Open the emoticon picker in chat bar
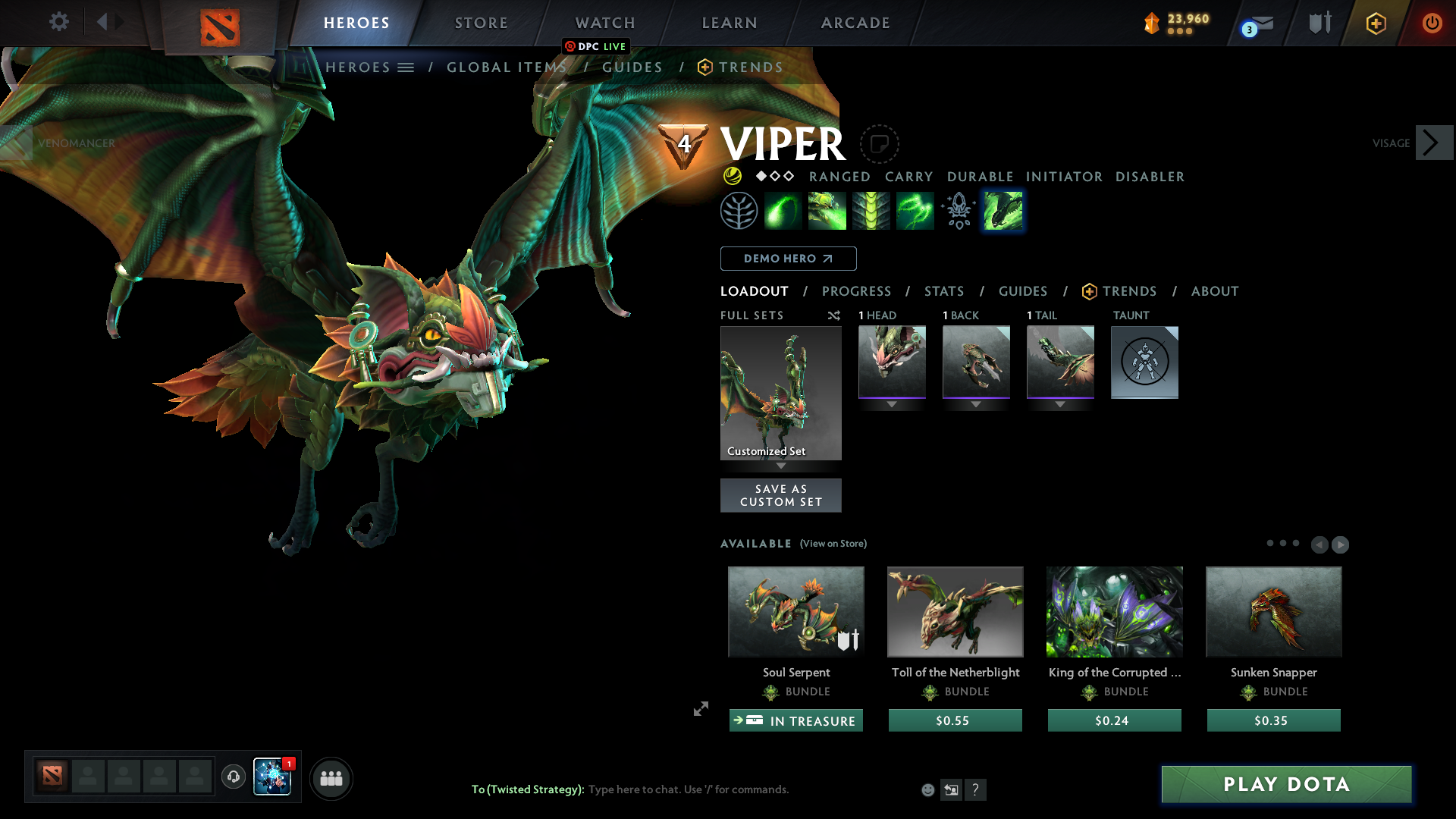1456x819 pixels. [x=927, y=789]
